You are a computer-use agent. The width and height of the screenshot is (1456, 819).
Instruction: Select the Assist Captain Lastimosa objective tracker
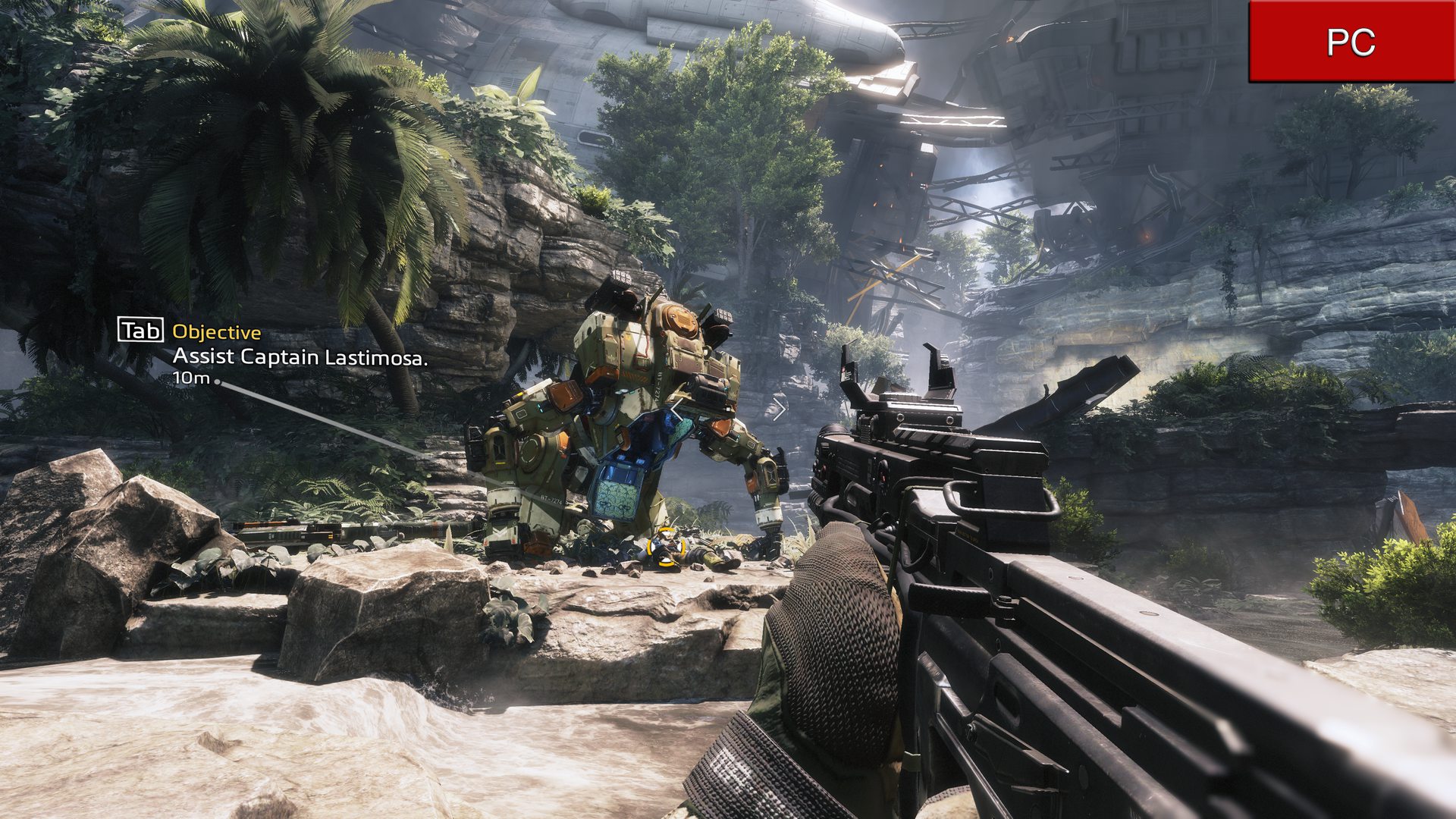pos(300,356)
